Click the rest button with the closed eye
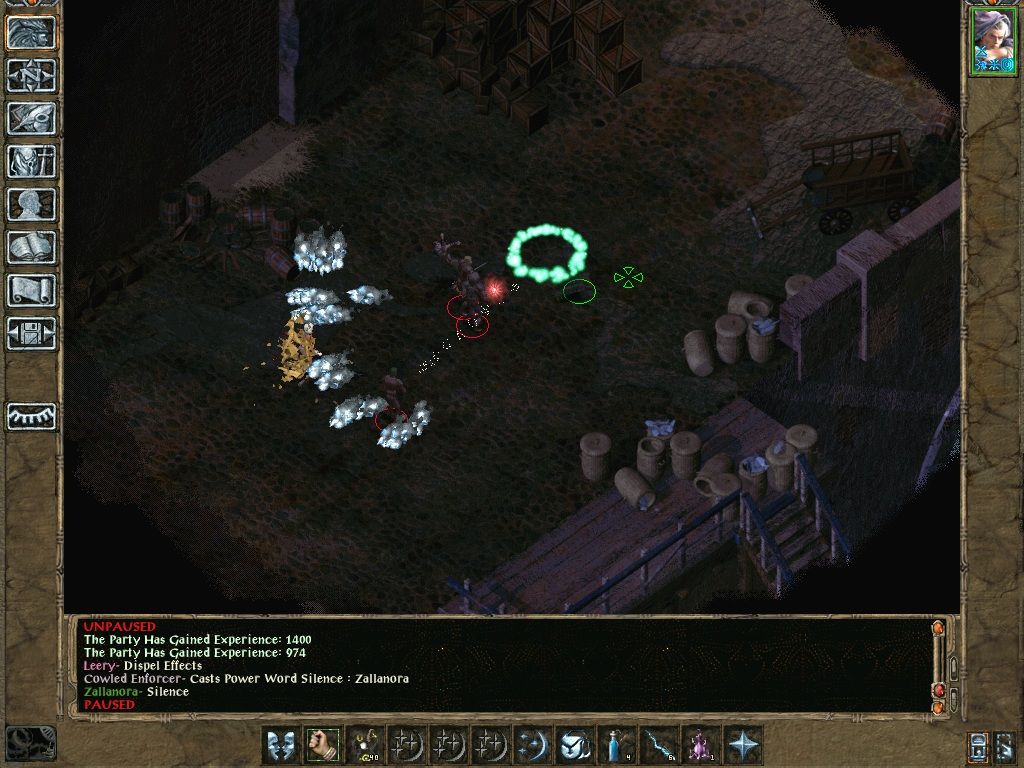Image resolution: width=1024 pixels, height=768 pixels. click(31, 416)
